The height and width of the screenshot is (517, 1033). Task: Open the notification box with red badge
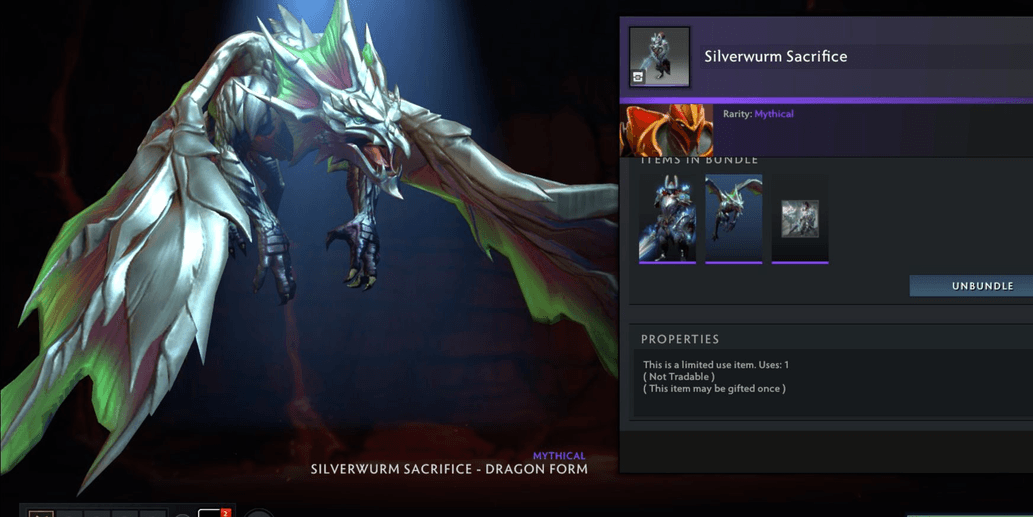(212, 512)
